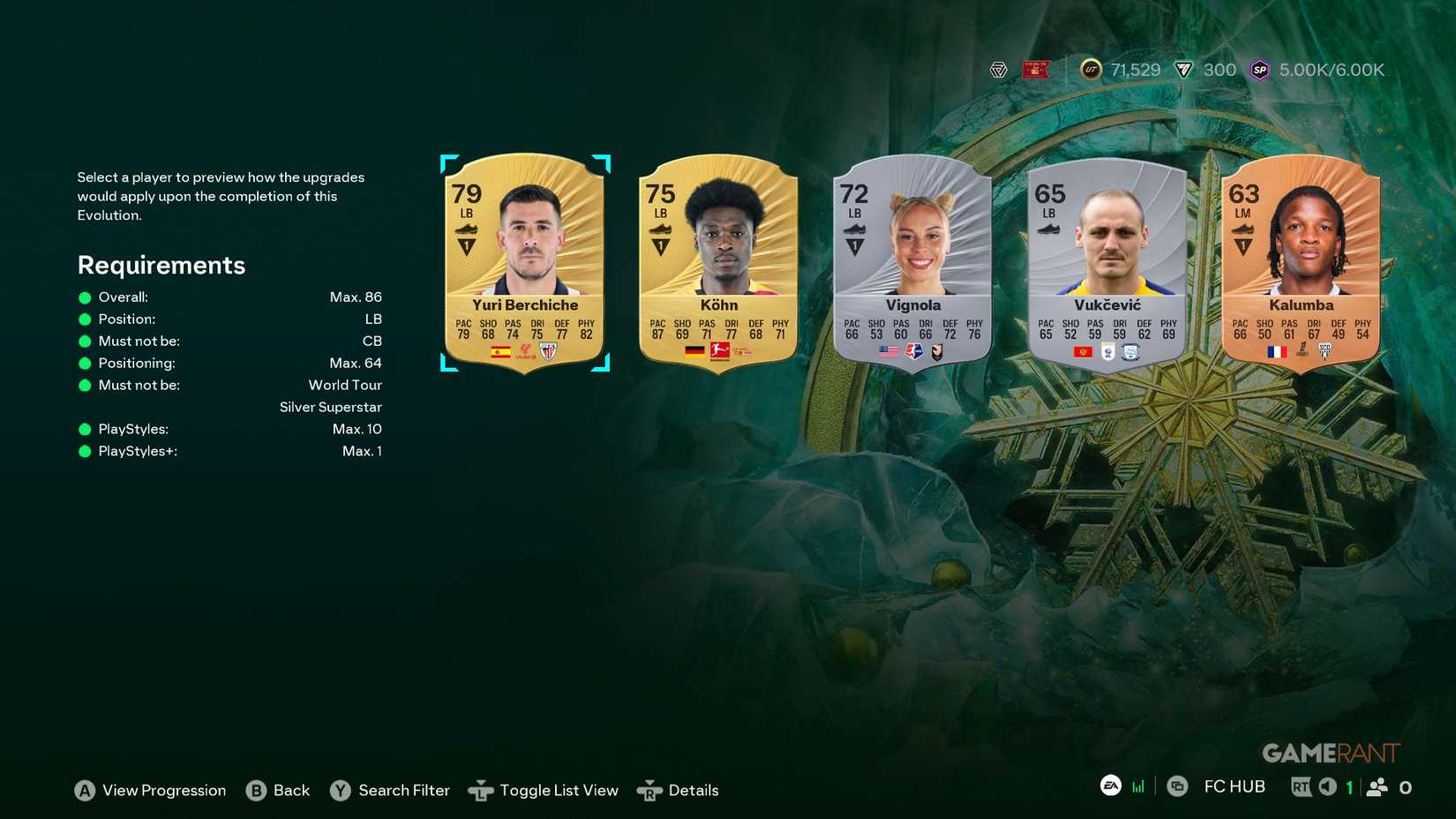1456x819 pixels.
Task: Click the Ultimate Team crest icon top-right
Action: click(x=1000, y=70)
